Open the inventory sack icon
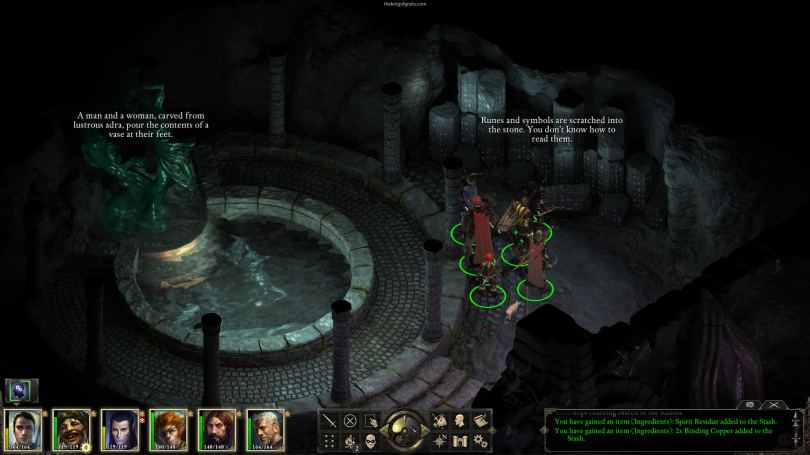The image size is (810, 455). click(440, 421)
